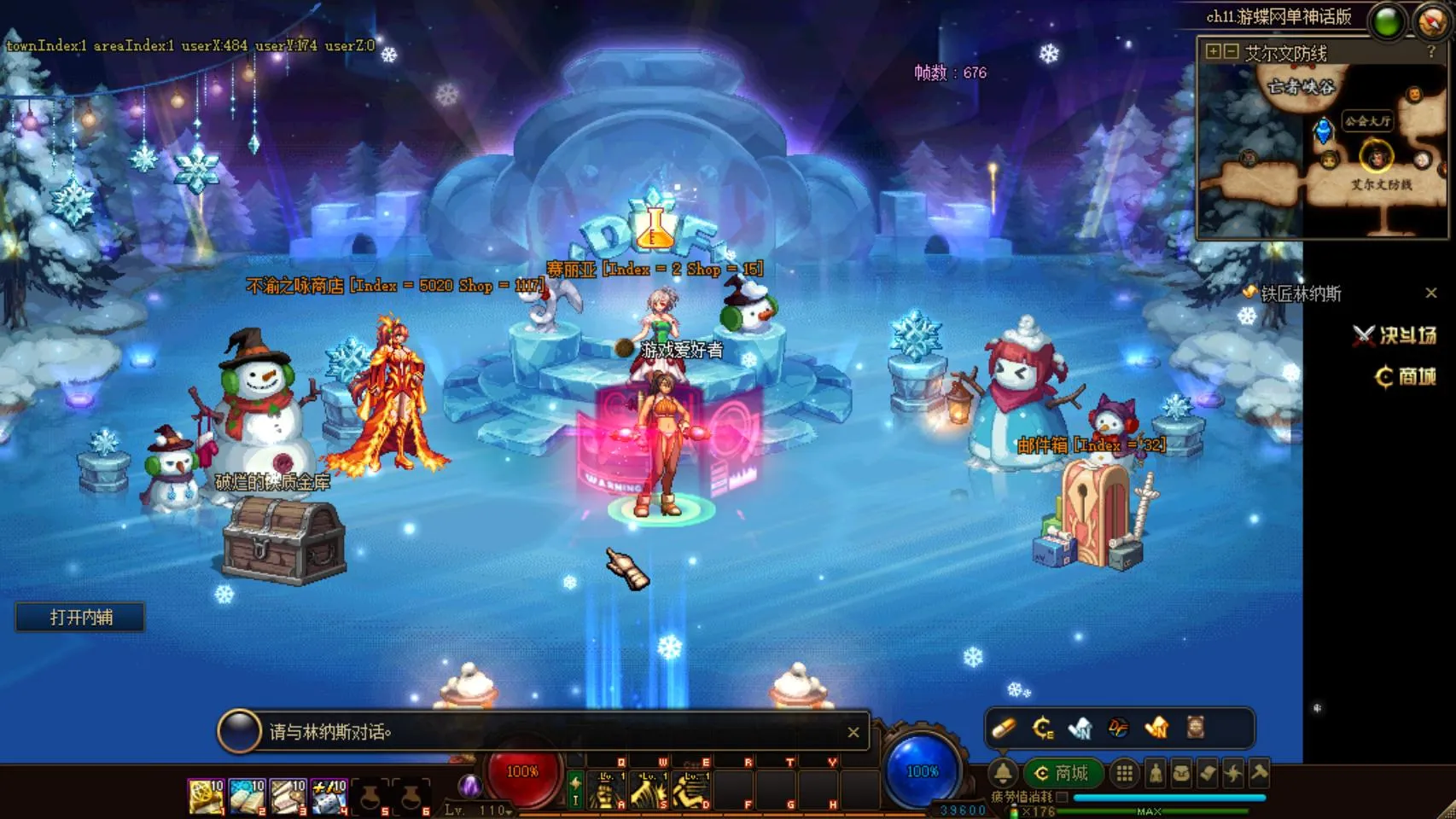The image size is (1456, 819).
Task: Open the 商城 link under 决斗场
Action: point(1406,376)
